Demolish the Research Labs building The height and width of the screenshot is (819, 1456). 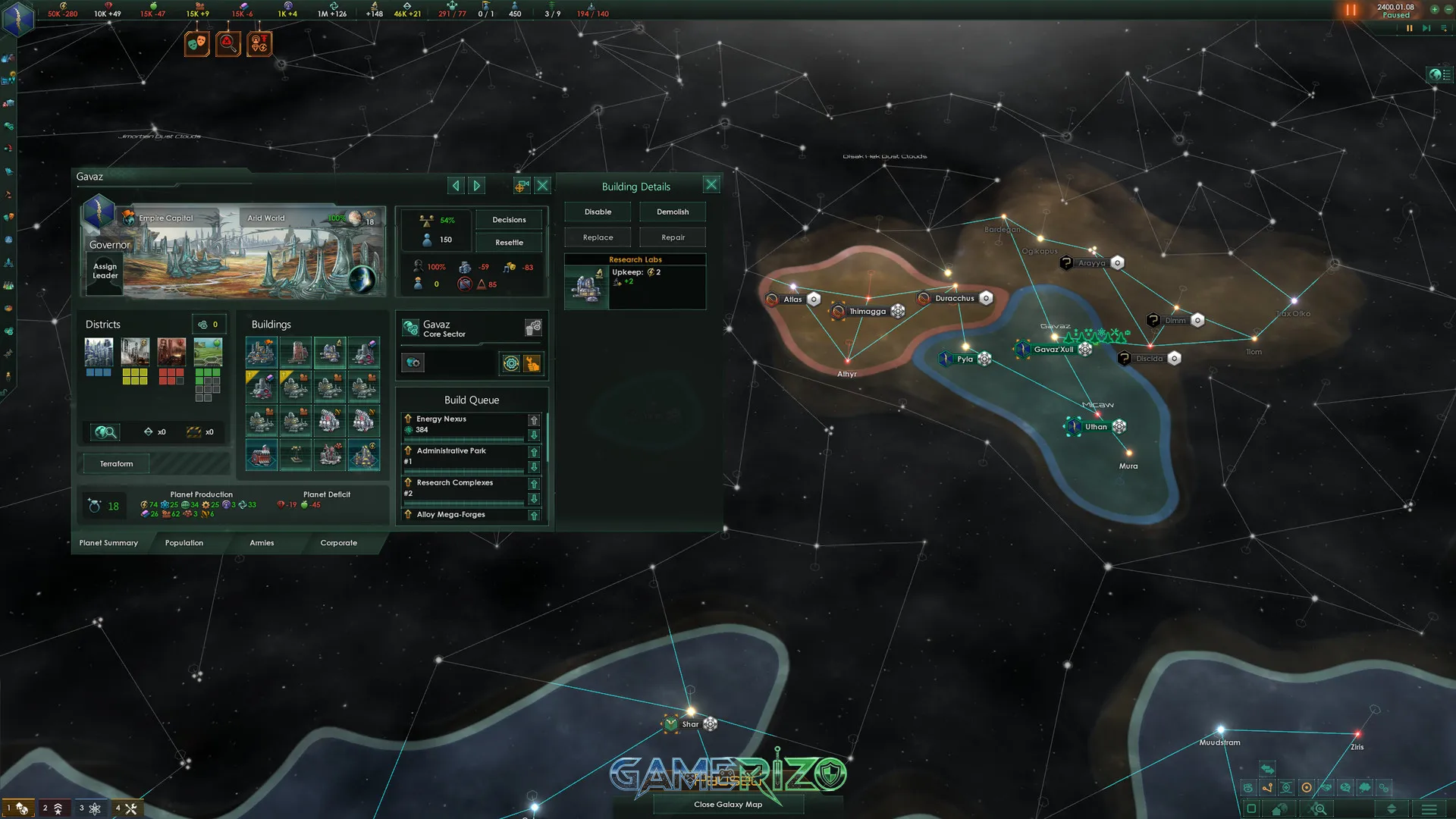(672, 212)
